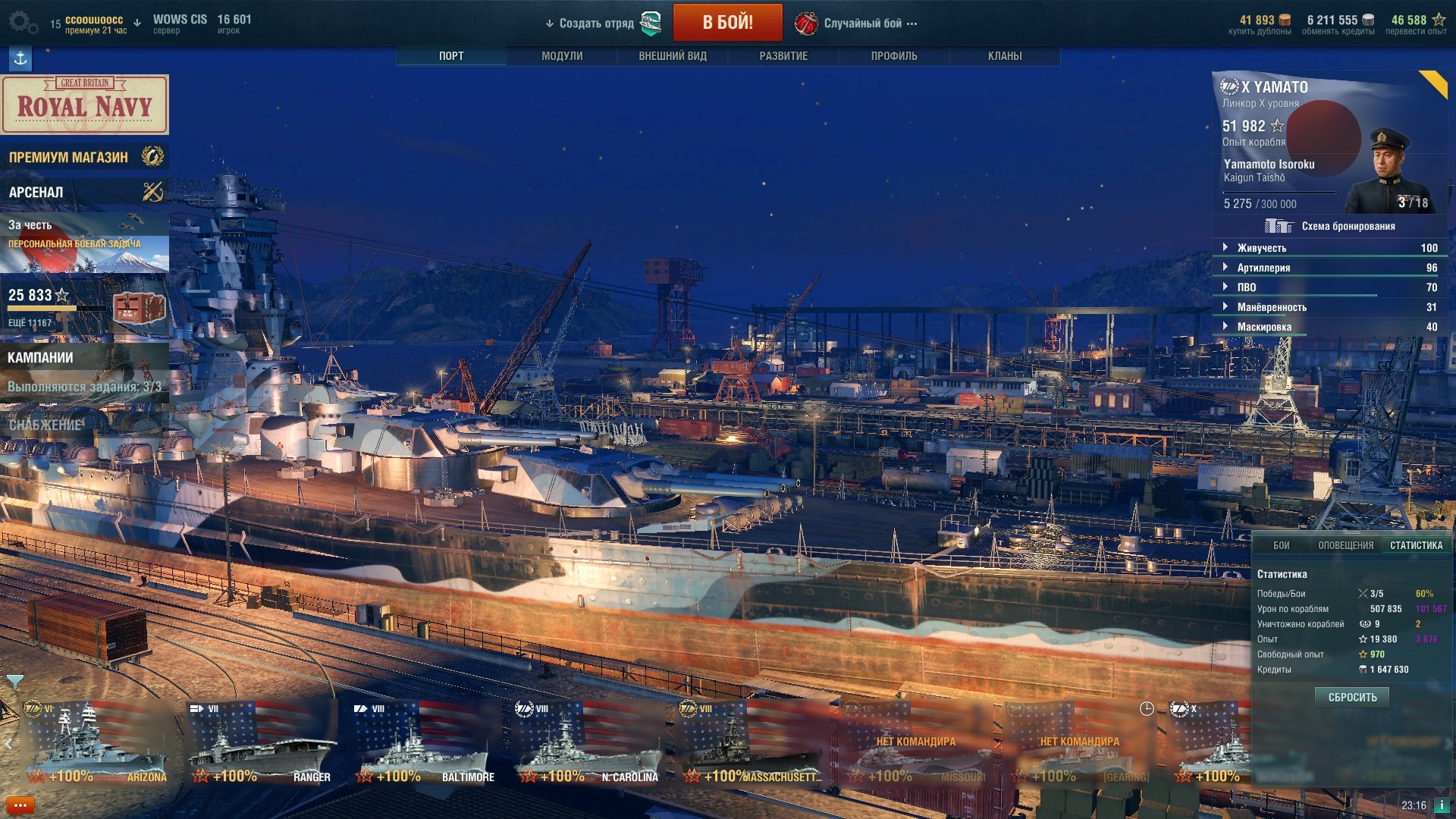Create a division with Создать отряд
This screenshot has width=1456, height=819.
pyautogui.click(x=596, y=24)
